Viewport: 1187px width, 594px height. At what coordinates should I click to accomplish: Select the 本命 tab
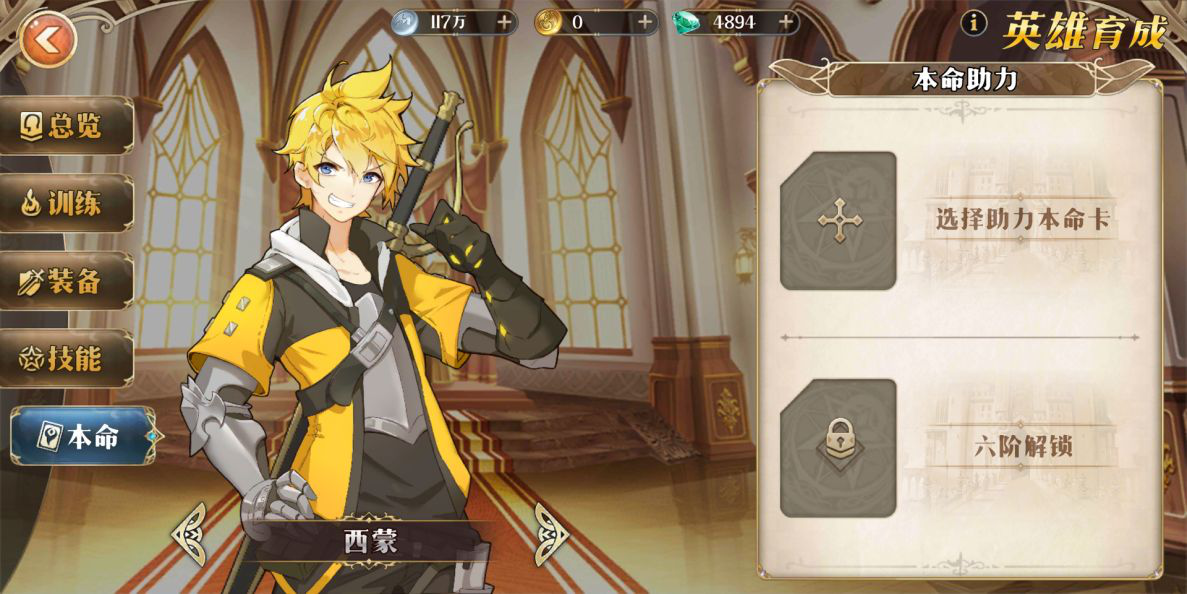pos(82,437)
